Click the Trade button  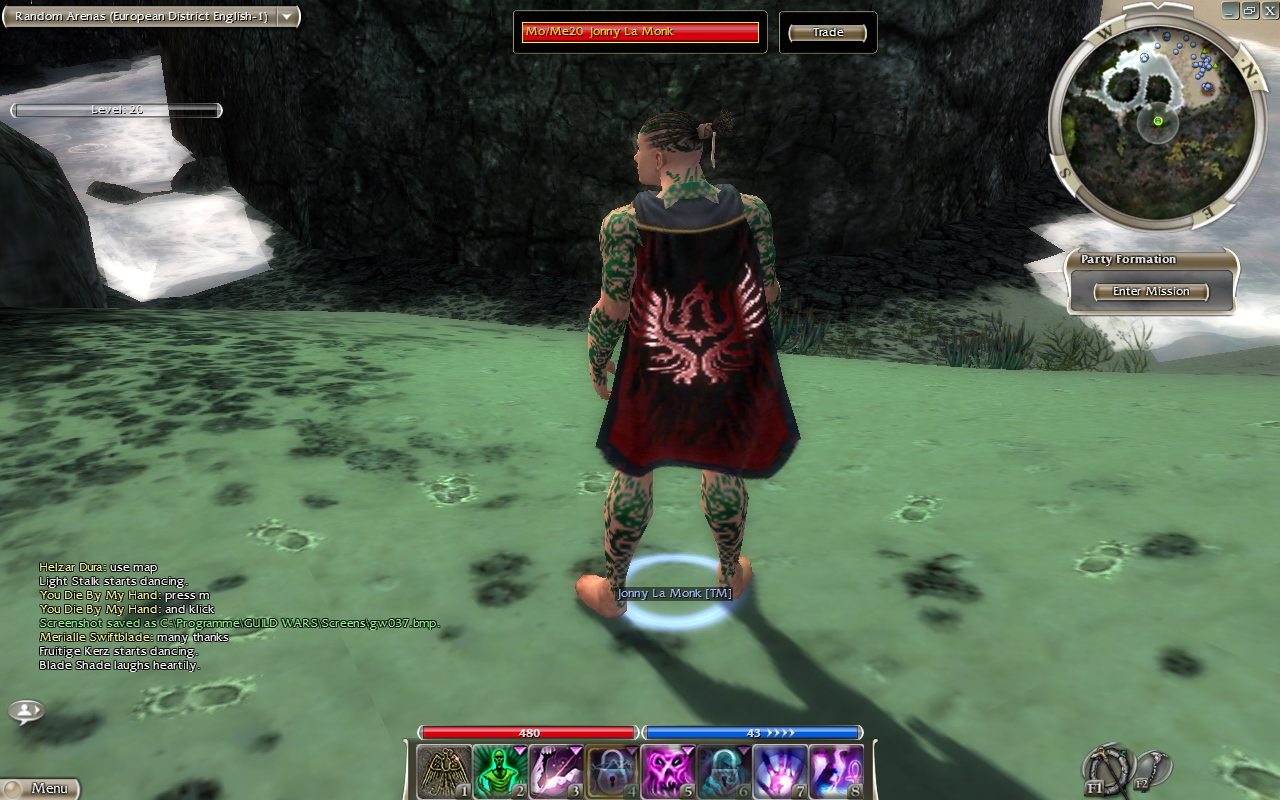tap(827, 33)
